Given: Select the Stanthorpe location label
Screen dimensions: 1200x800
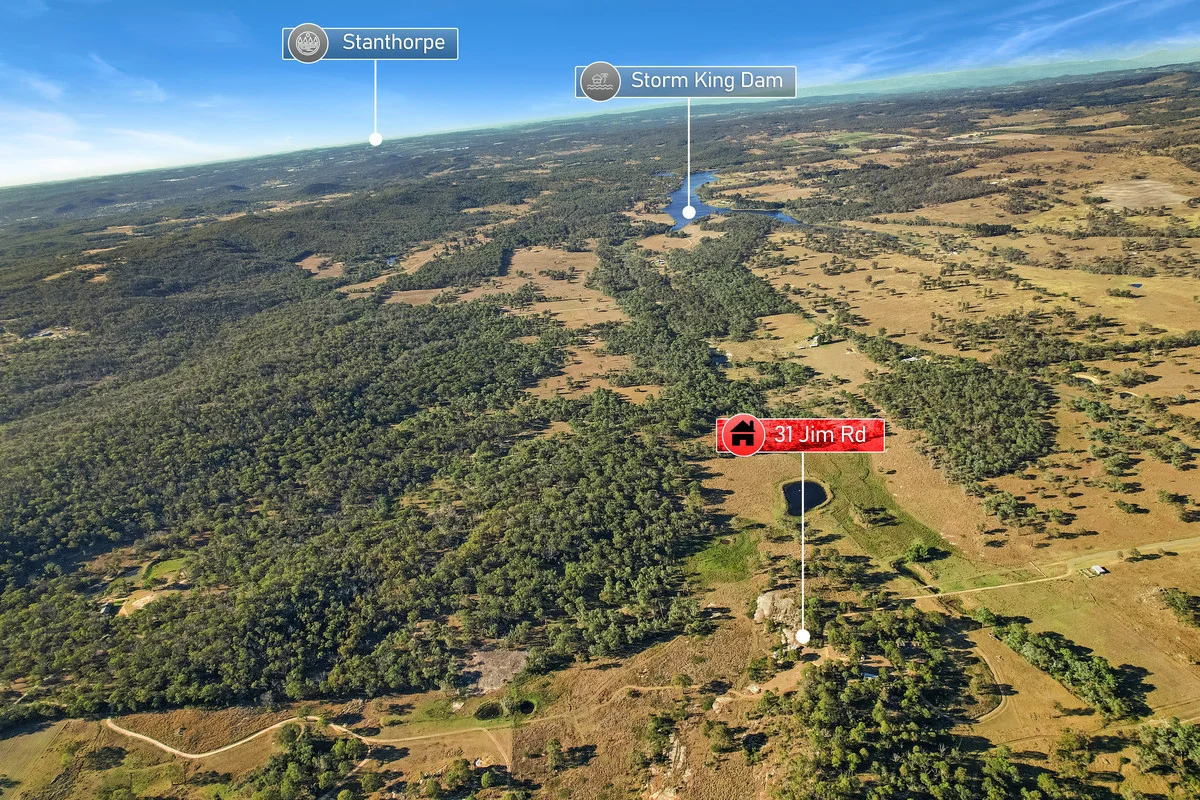Looking at the screenshot, I should (x=371, y=44).
